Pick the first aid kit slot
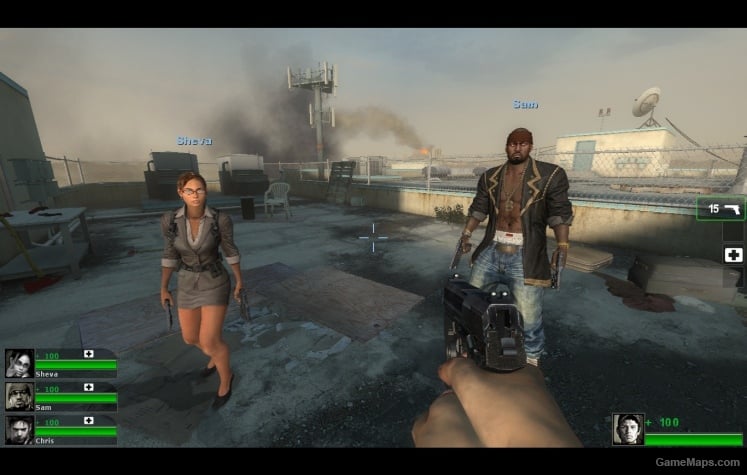 tap(733, 254)
